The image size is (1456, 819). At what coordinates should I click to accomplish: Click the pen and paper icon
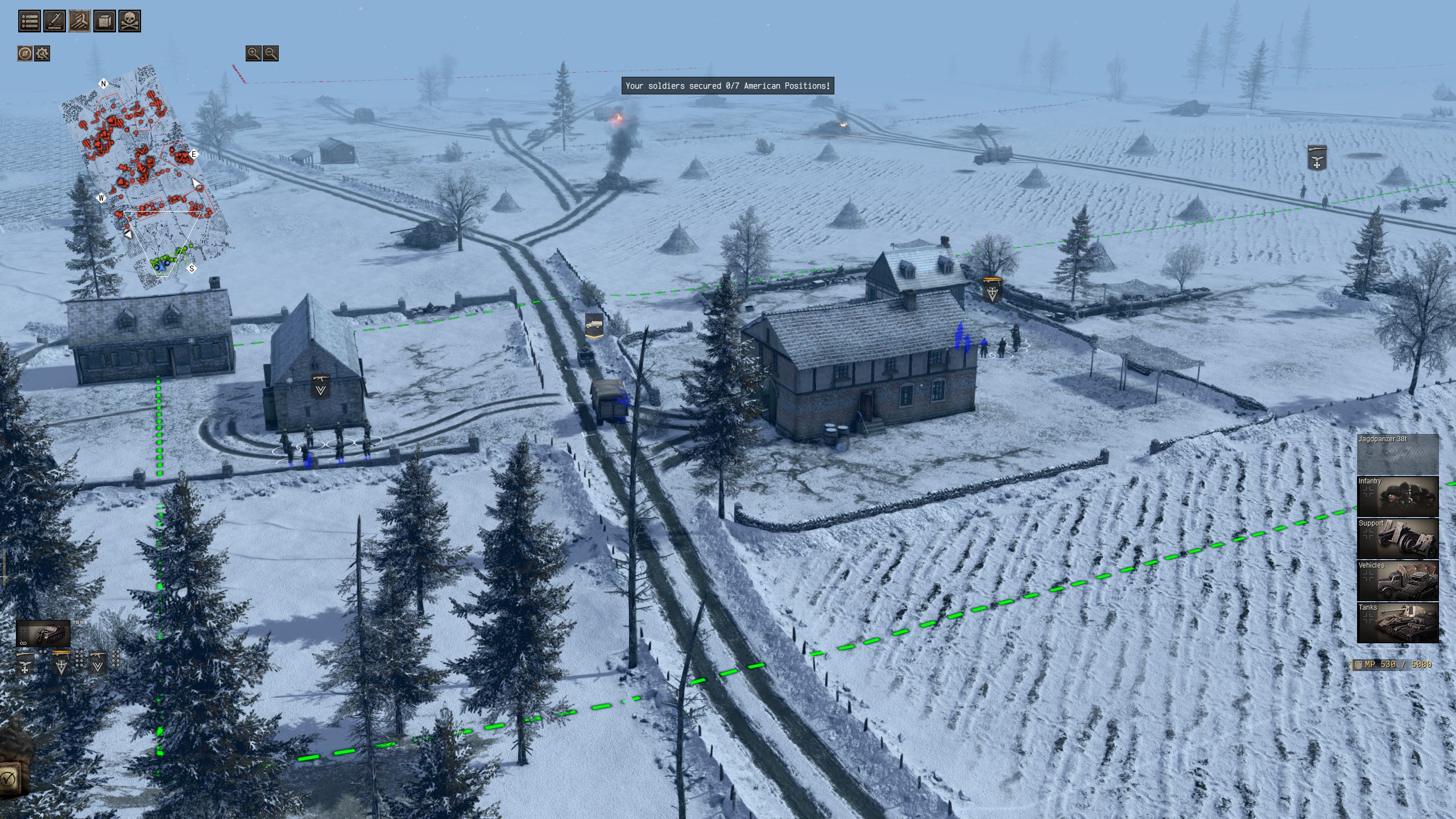pos(55,22)
